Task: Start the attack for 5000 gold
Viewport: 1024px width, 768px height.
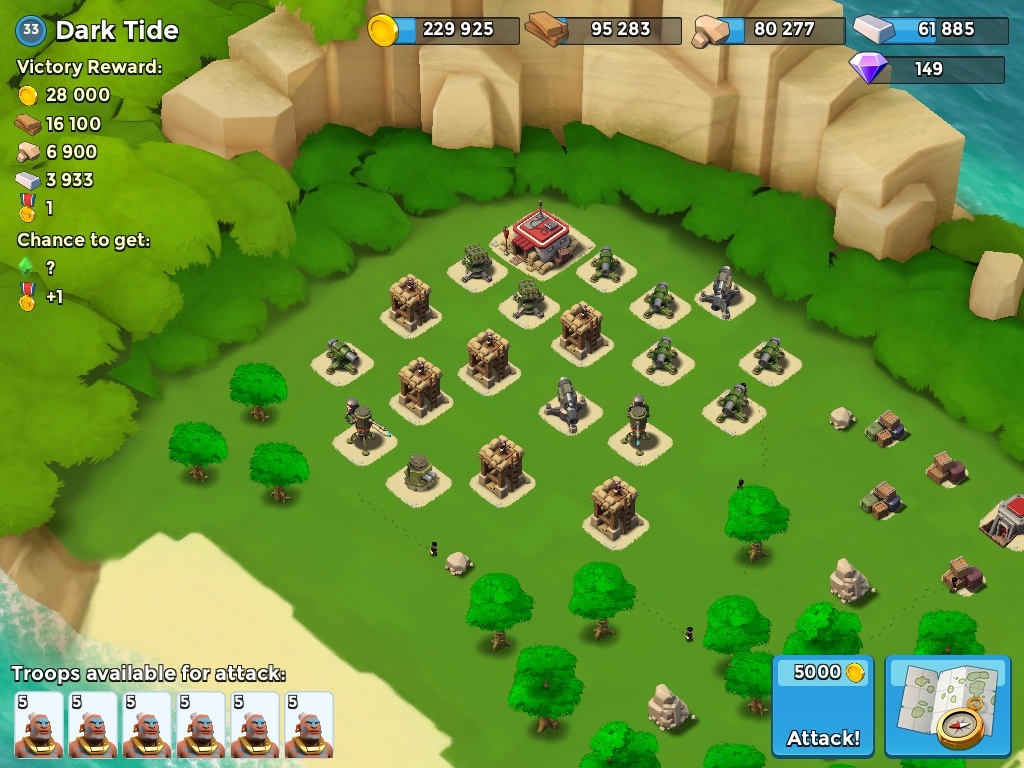Action: click(x=823, y=707)
